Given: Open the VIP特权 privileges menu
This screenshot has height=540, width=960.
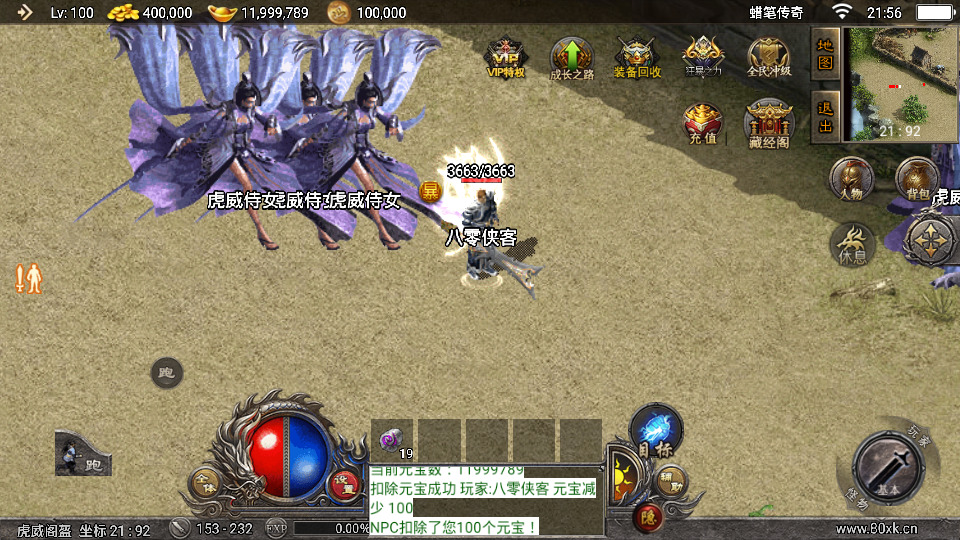Looking at the screenshot, I should [x=505, y=57].
